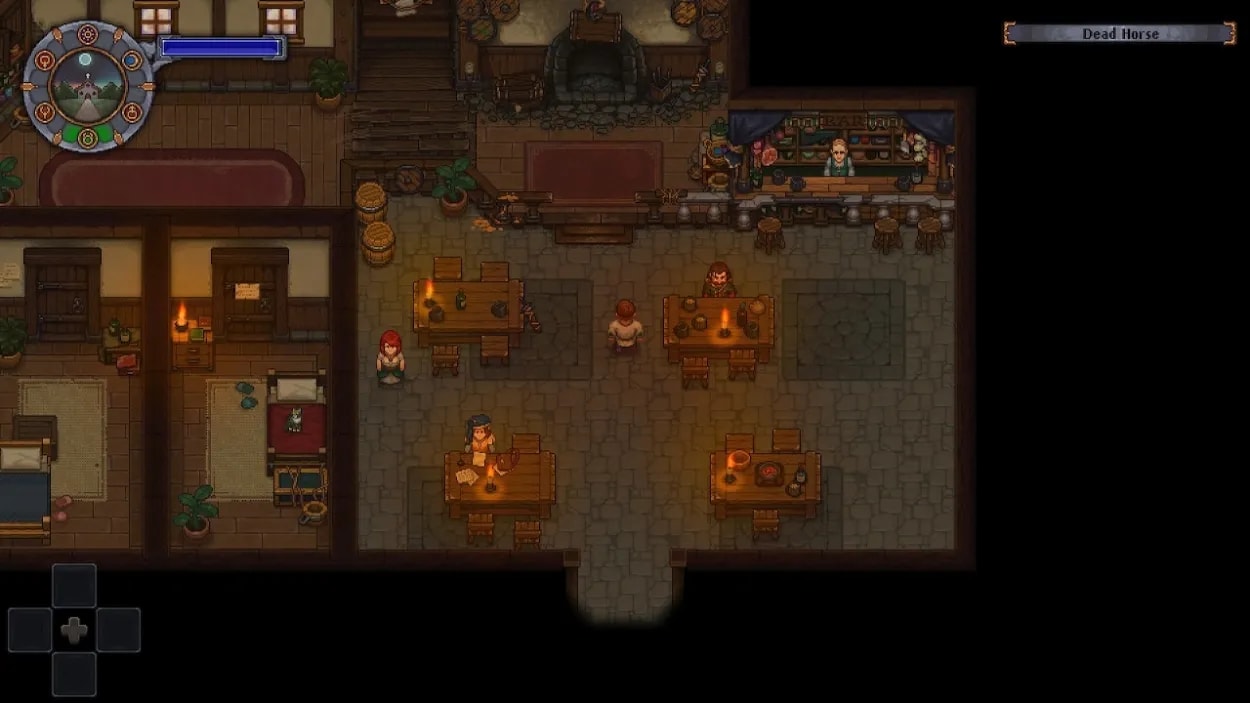Tap the D-pad up button
The width and height of the screenshot is (1250, 703).
click(74, 586)
